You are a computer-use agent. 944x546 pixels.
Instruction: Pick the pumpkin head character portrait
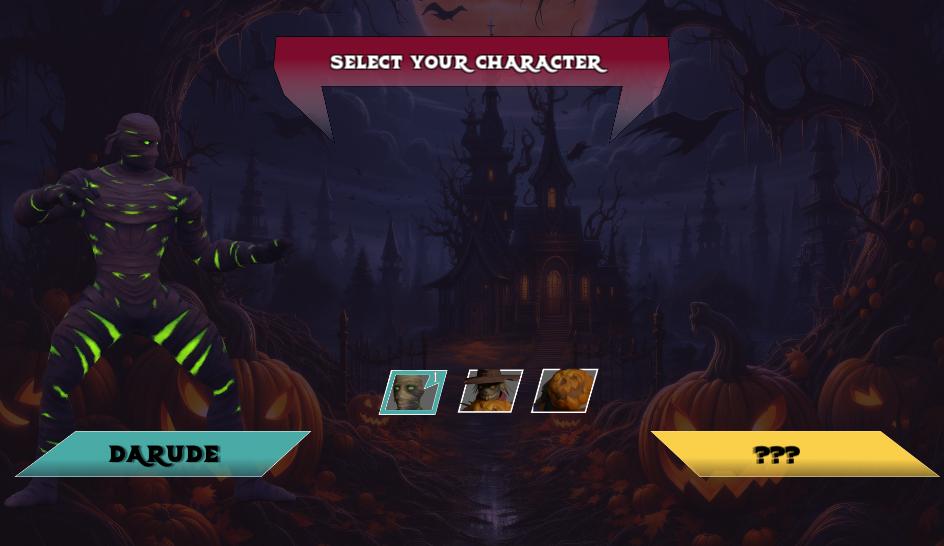(x=565, y=390)
